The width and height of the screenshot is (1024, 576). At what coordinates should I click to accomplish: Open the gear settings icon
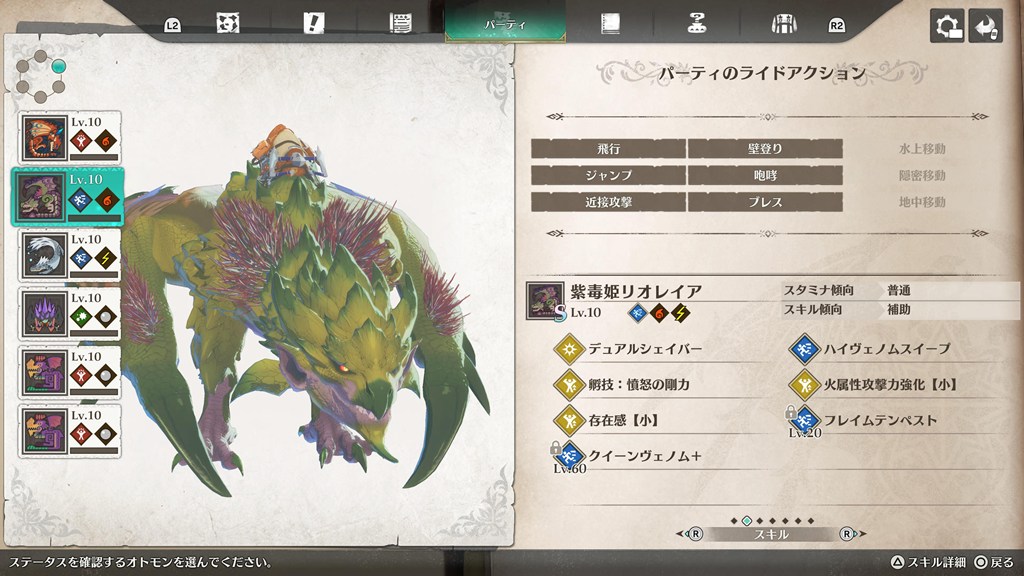(946, 25)
